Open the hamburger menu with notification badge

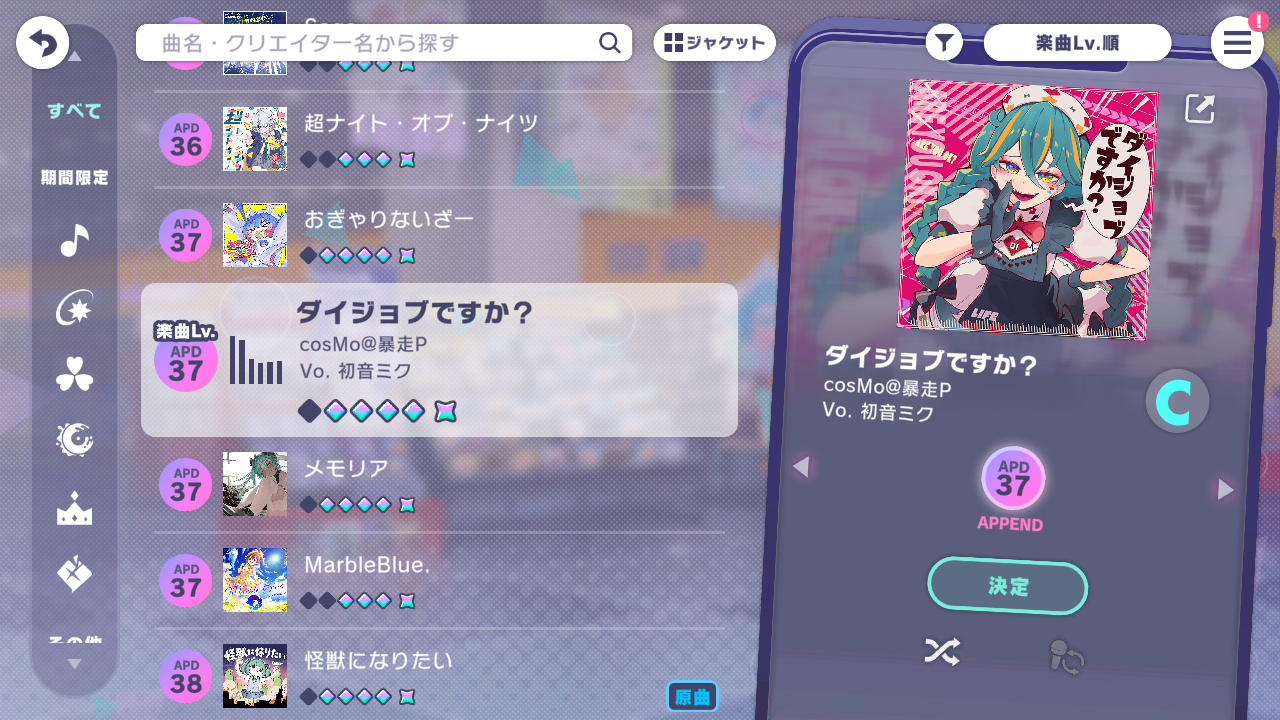point(1237,43)
